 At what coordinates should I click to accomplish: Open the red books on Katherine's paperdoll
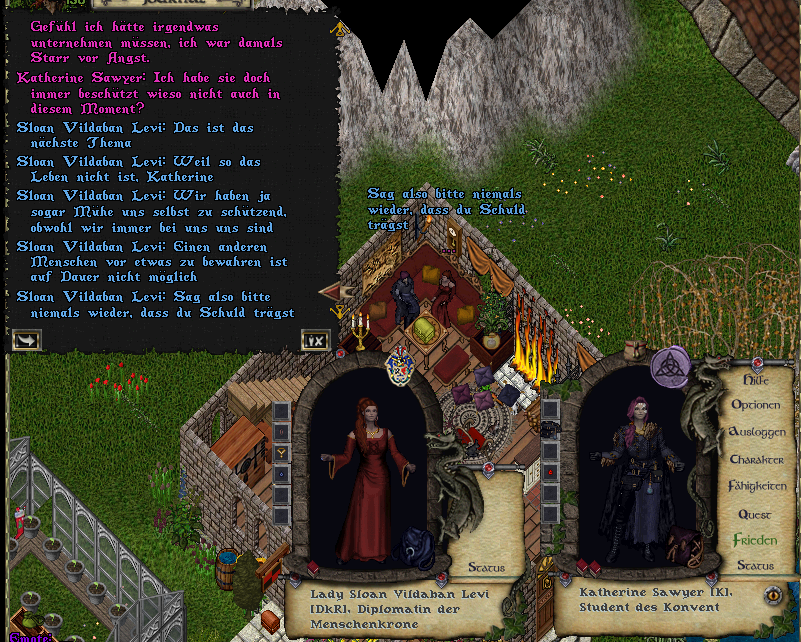(588, 567)
